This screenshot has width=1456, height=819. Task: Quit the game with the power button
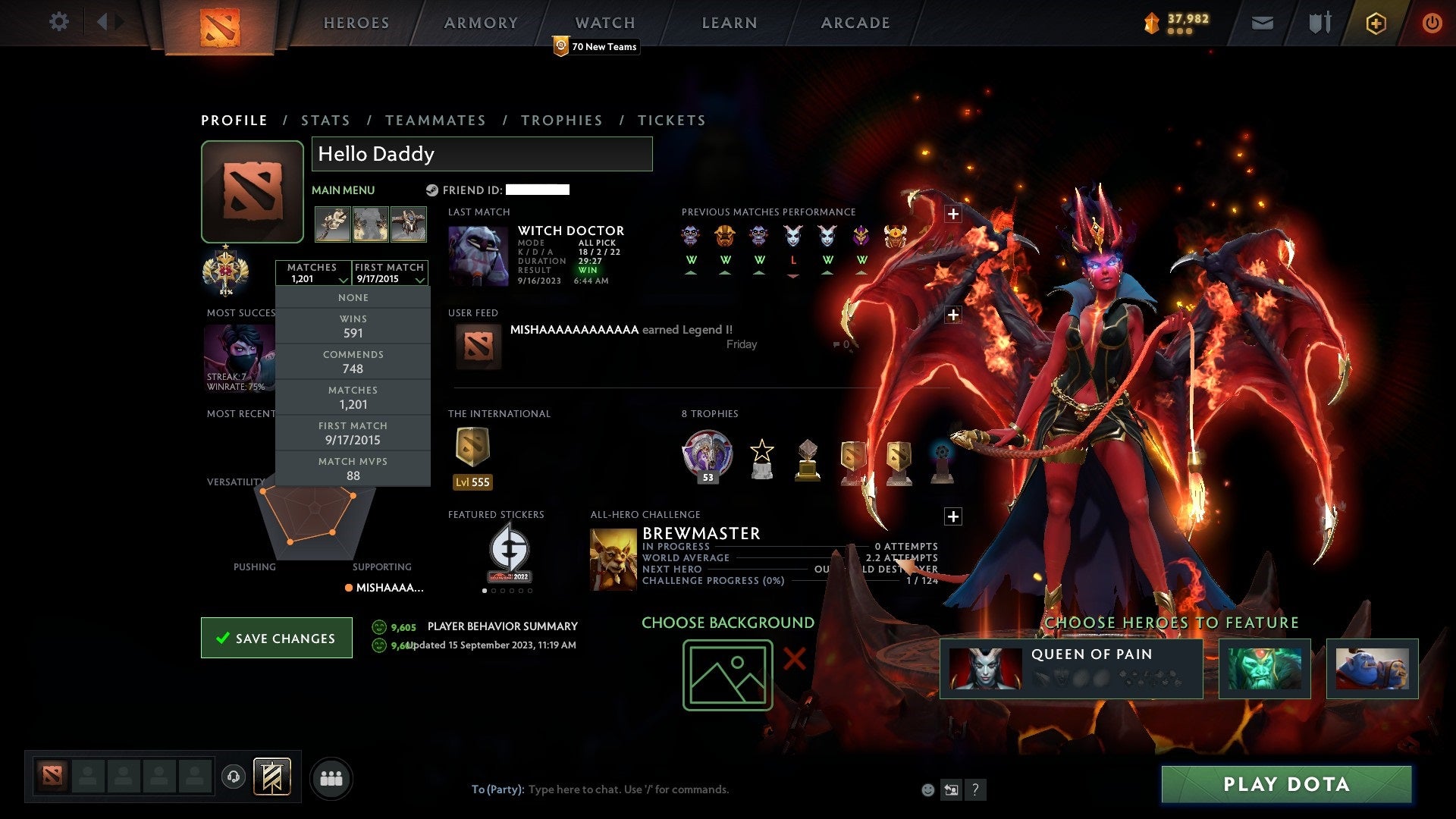pos(1432,23)
